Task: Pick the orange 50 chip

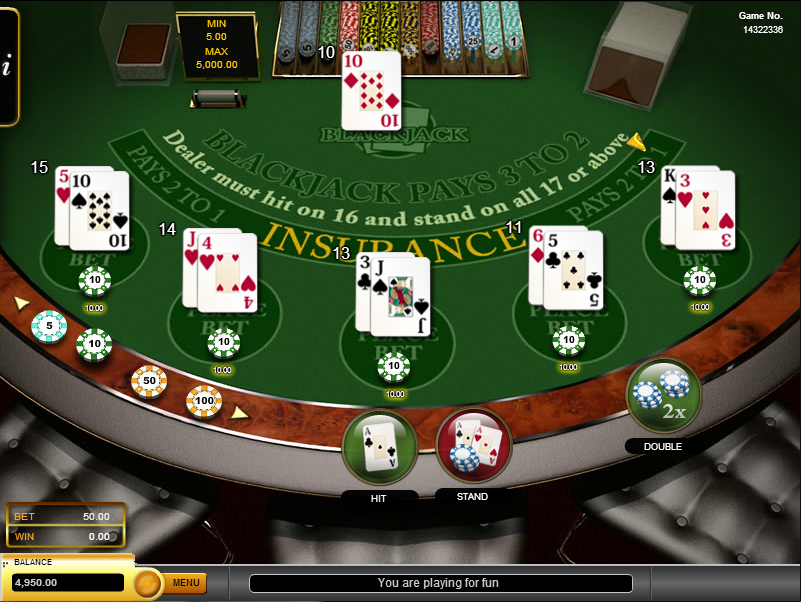Action: click(149, 381)
